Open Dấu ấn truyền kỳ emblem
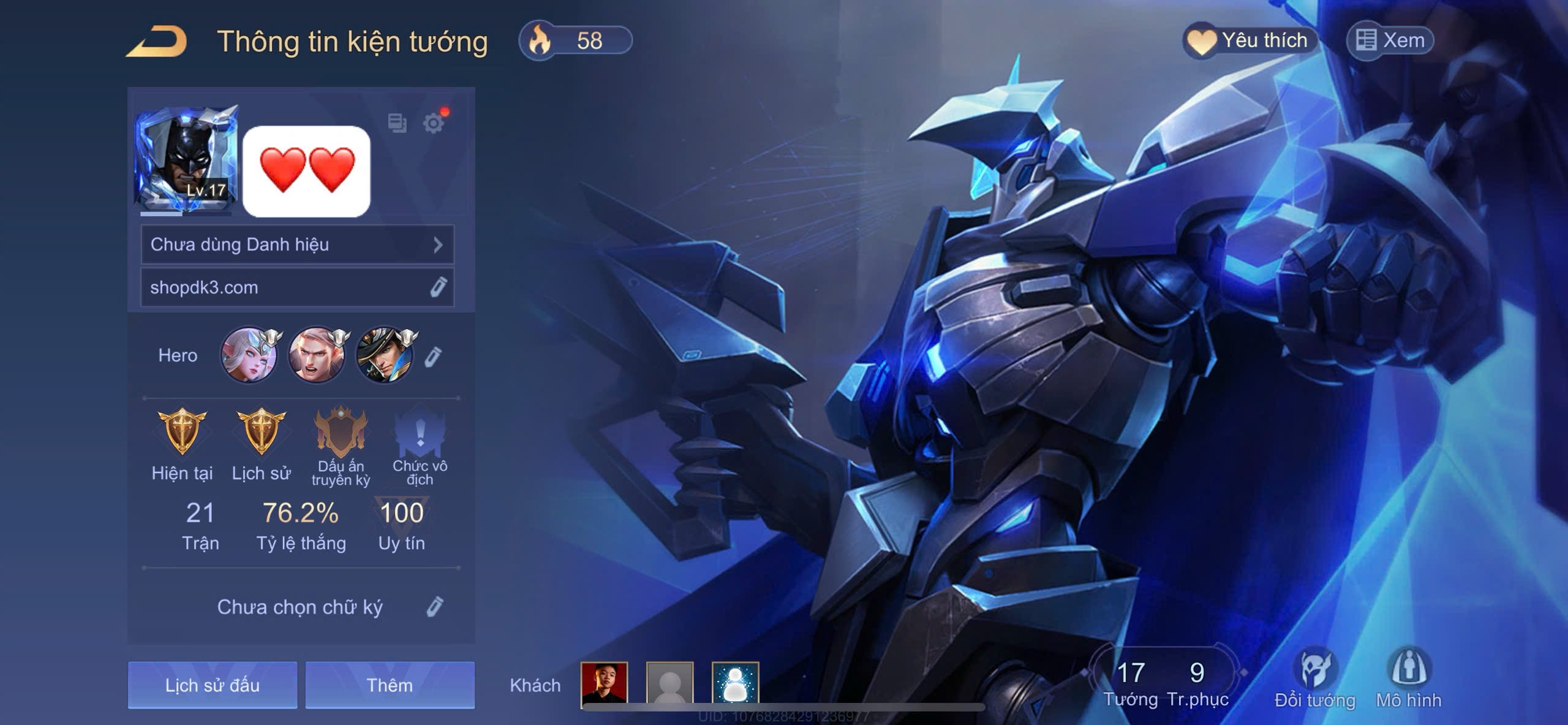1568x725 pixels. [x=341, y=431]
